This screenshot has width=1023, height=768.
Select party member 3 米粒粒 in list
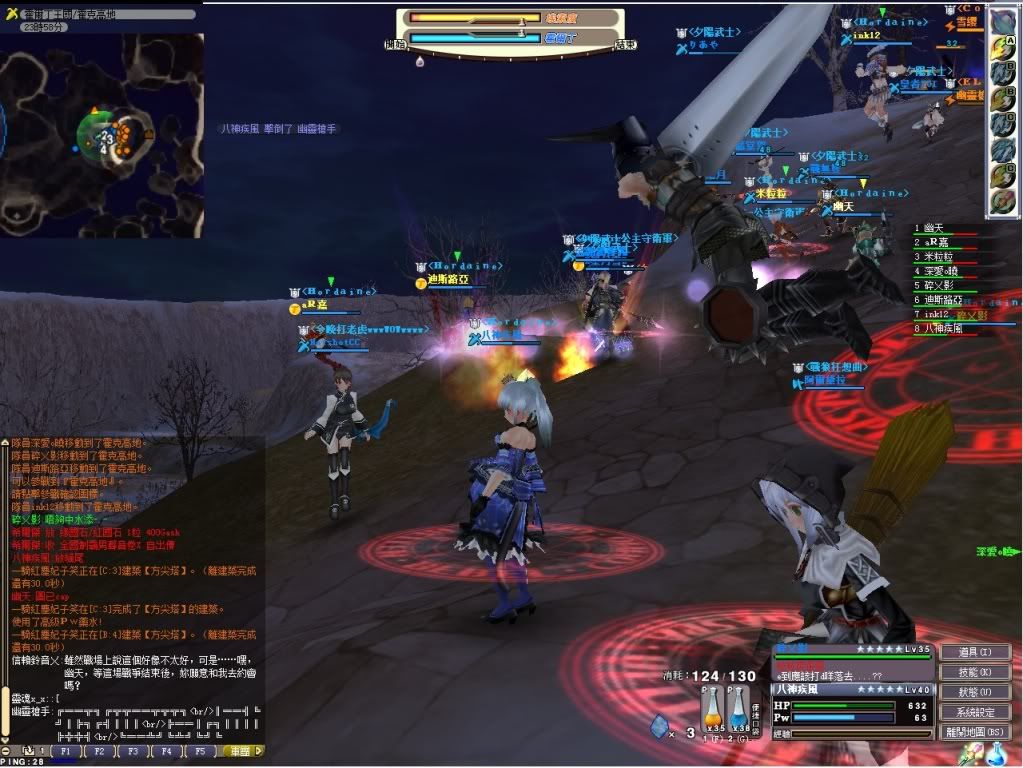(x=933, y=257)
